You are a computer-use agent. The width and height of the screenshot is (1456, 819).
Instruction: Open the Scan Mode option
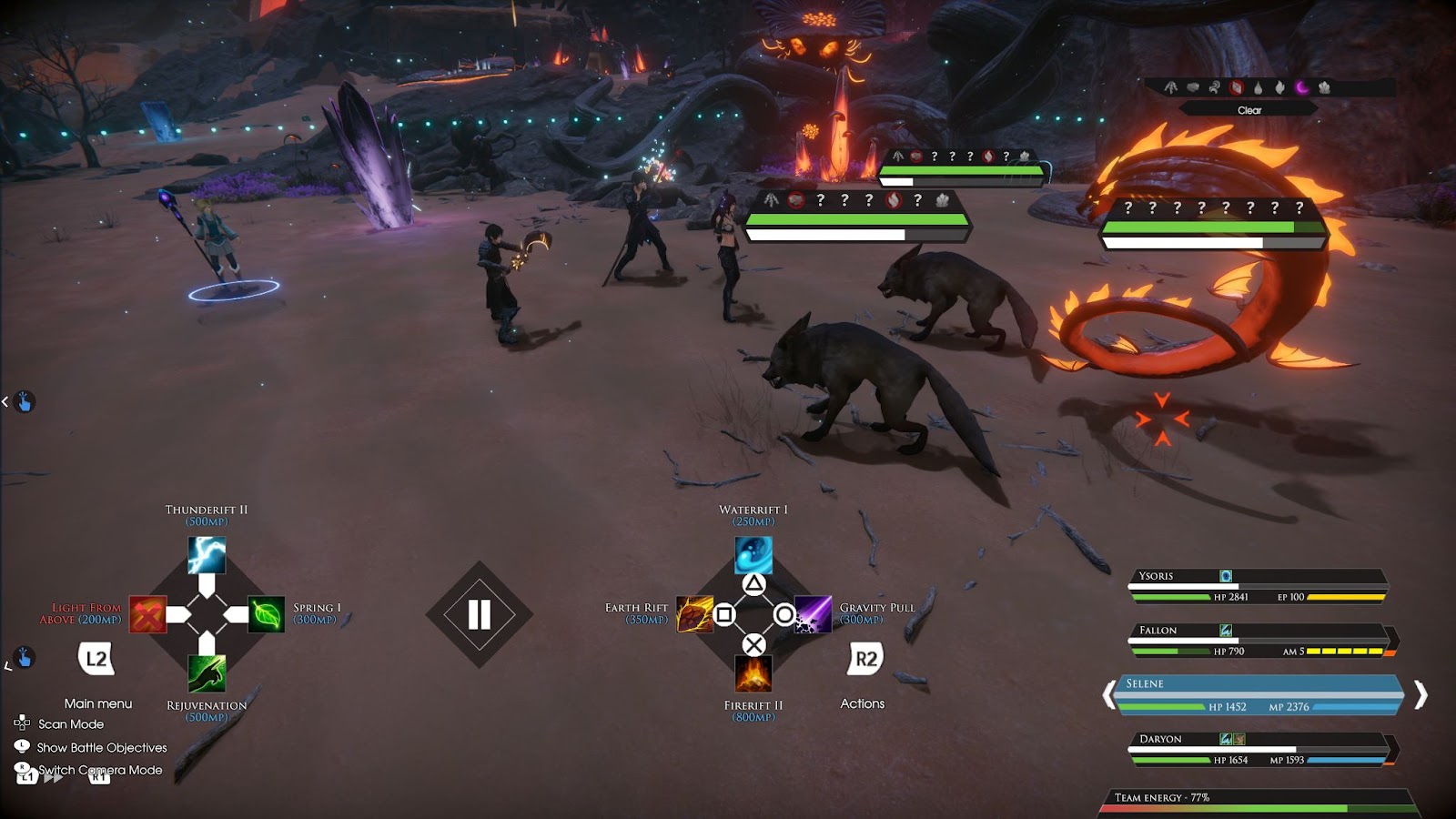pos(71,724)
